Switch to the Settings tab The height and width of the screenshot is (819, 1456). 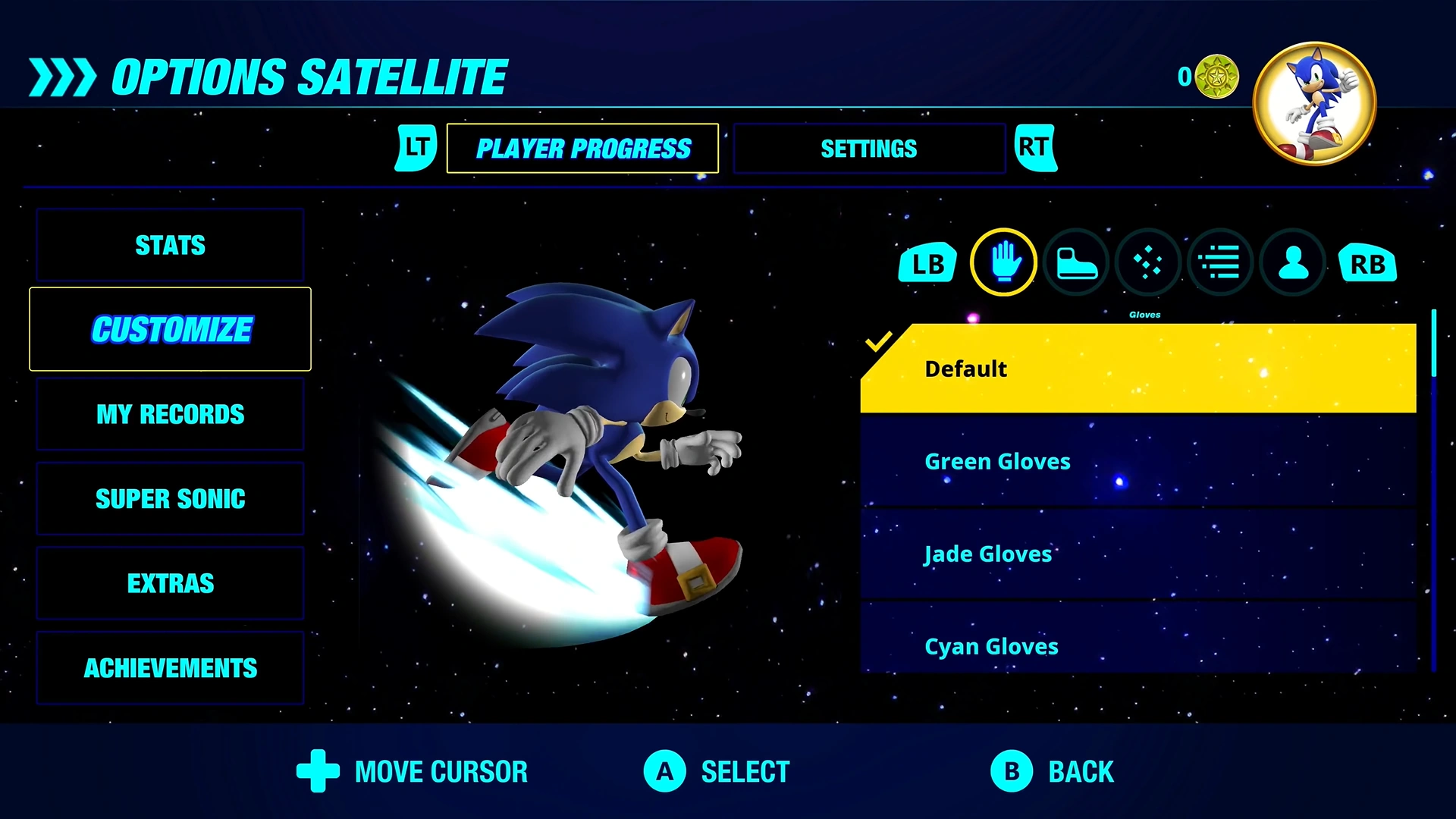pos(868,149)
